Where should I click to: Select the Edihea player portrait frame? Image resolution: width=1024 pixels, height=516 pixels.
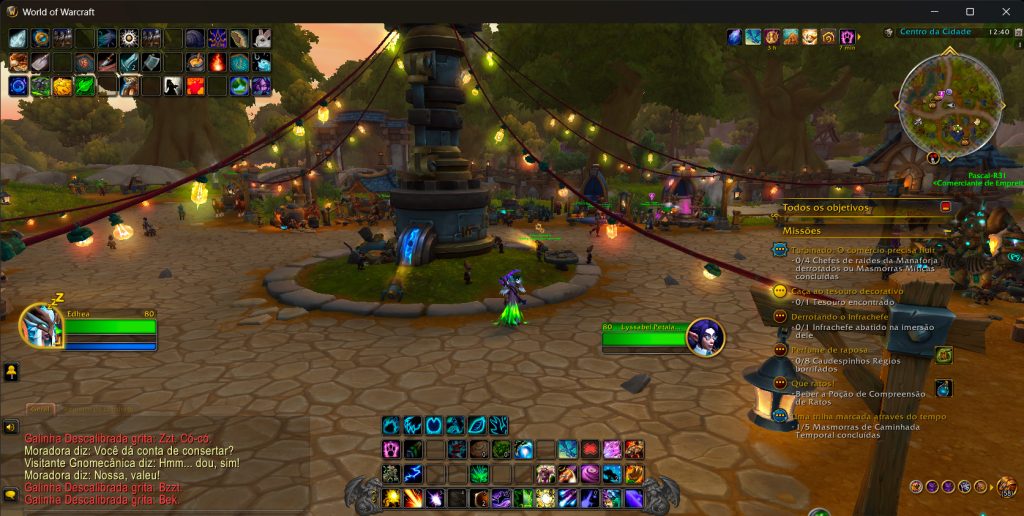click(x=41, y=326)
